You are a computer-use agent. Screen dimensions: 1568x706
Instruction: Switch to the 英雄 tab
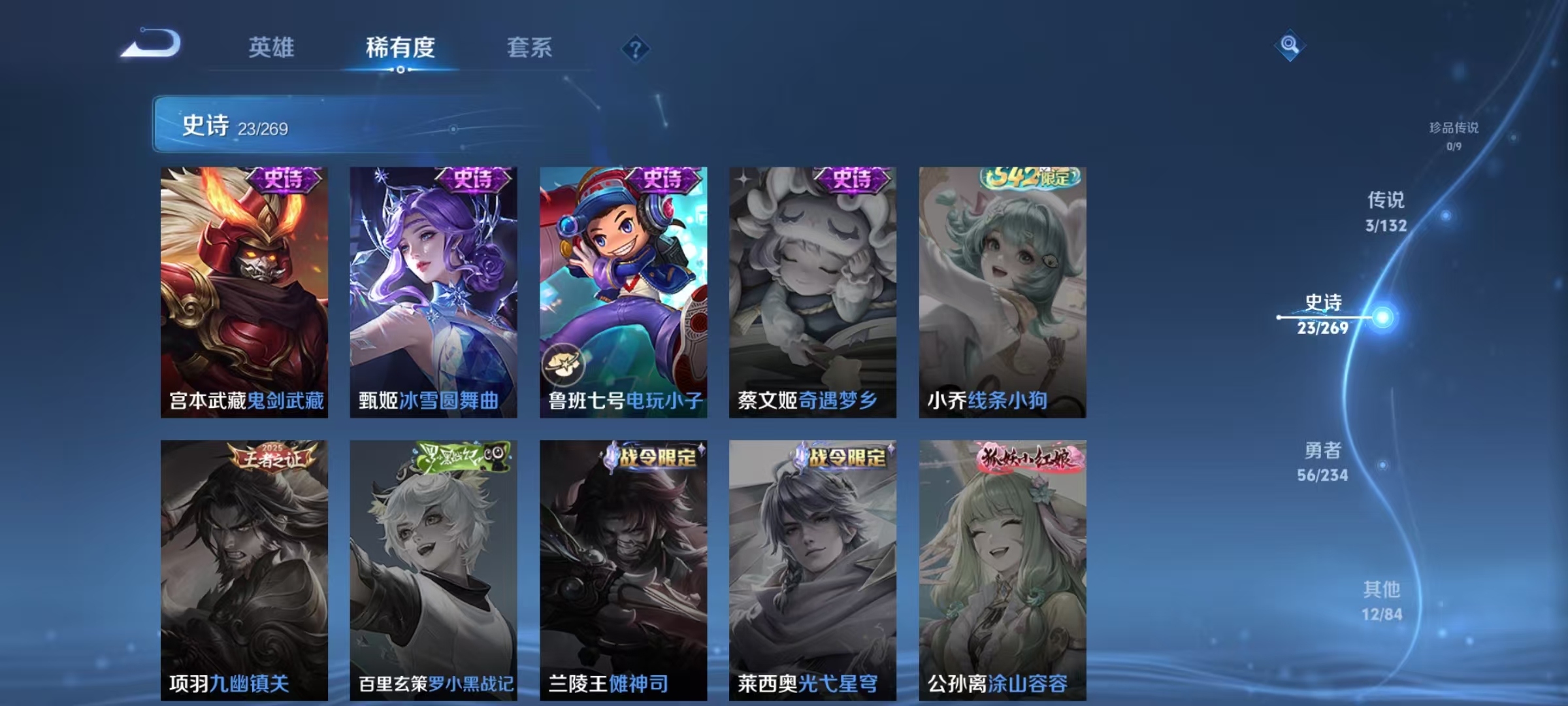[272, 48]
